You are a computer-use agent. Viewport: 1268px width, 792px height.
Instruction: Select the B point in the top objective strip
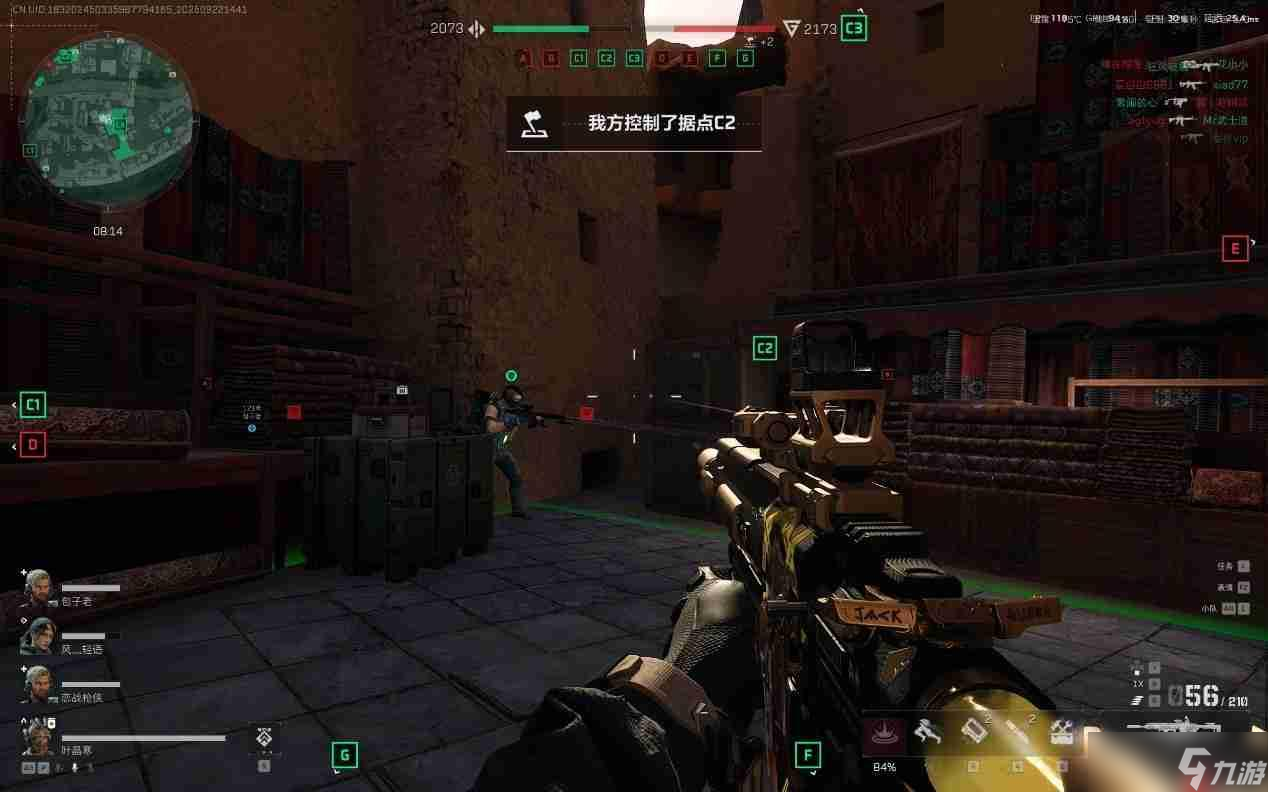point(550,58)
